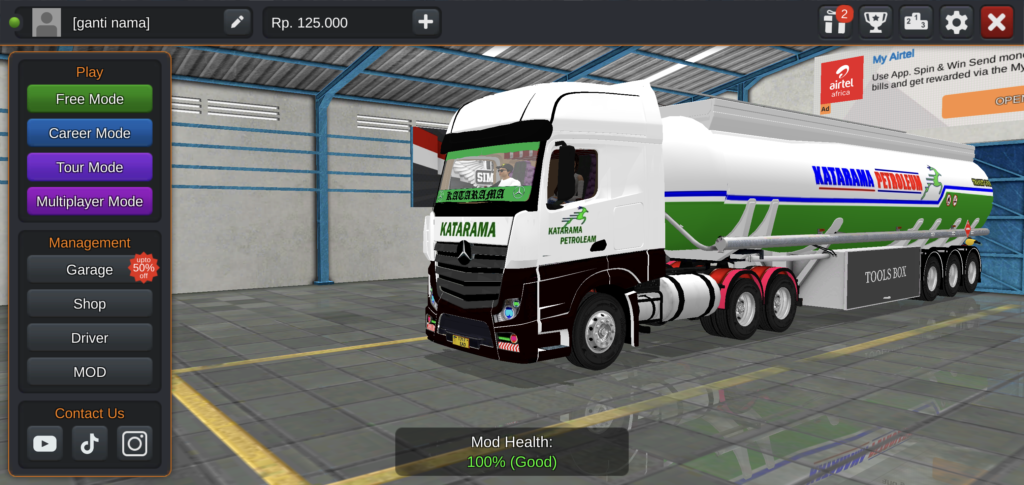Close the game with red X

997,22
